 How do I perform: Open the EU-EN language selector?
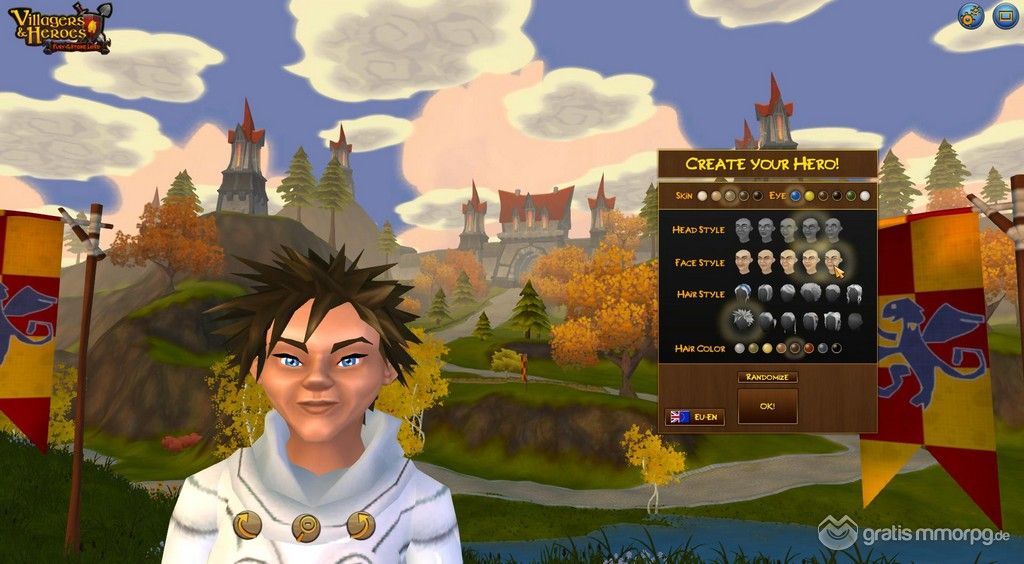tap(694, 416)
